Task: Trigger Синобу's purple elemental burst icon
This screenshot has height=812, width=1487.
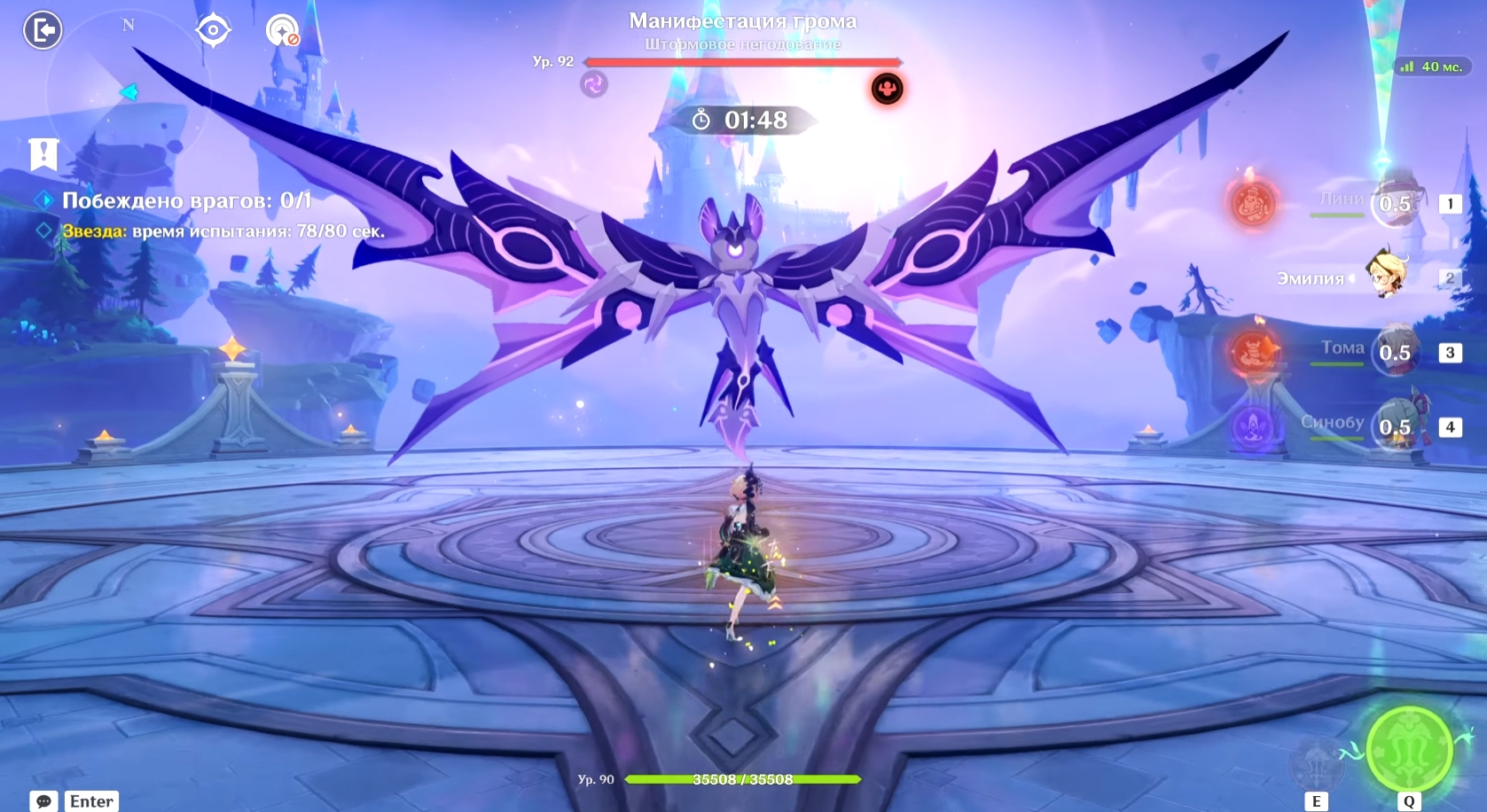Action: pyautogui.click(x=1253, y=427)
